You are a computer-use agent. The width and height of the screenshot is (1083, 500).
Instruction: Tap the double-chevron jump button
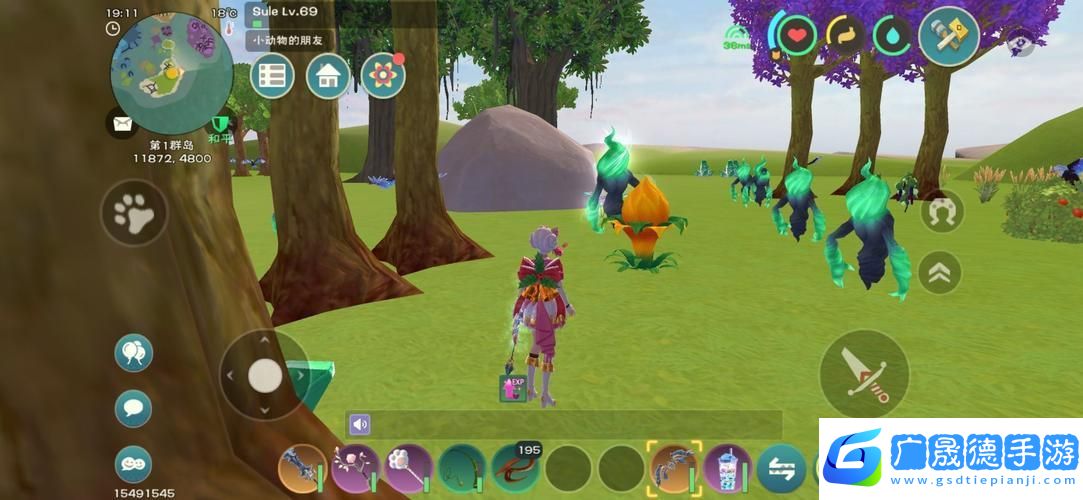coord(940,272)
